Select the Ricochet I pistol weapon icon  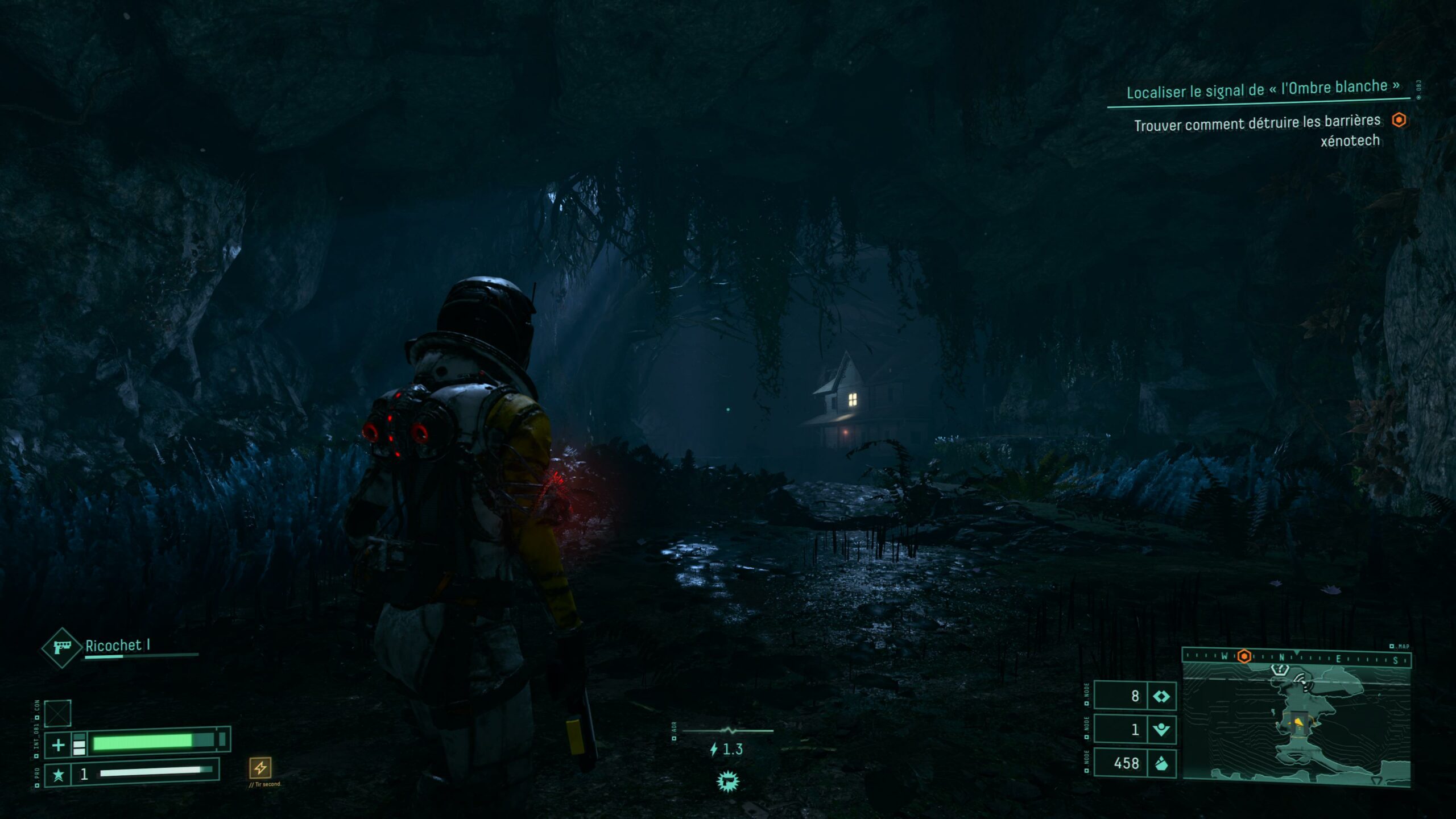pyautogui.click(x=61, y=647)
